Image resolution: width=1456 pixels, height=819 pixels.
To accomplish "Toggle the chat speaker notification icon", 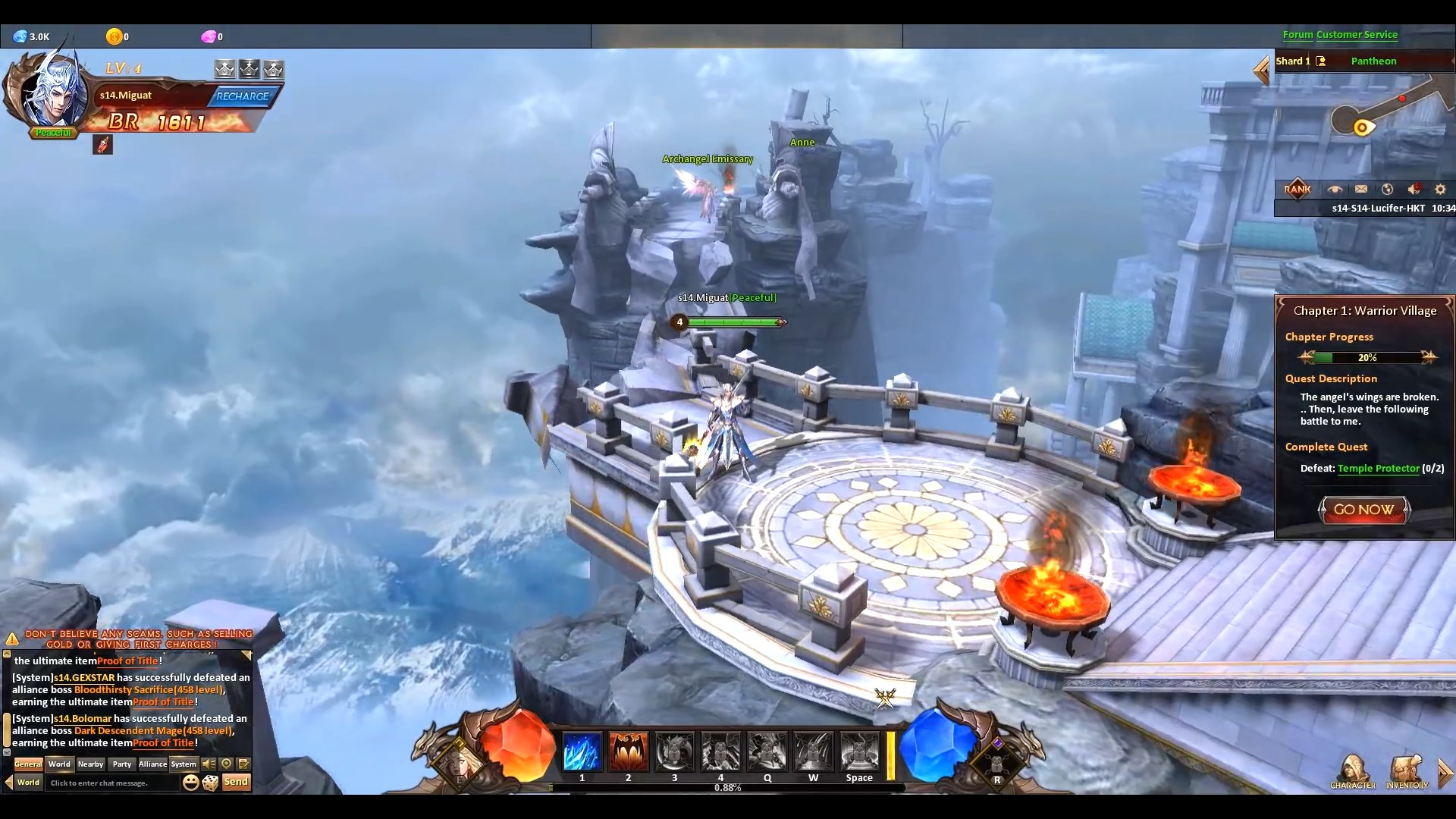I will click(x=207, y=764).
